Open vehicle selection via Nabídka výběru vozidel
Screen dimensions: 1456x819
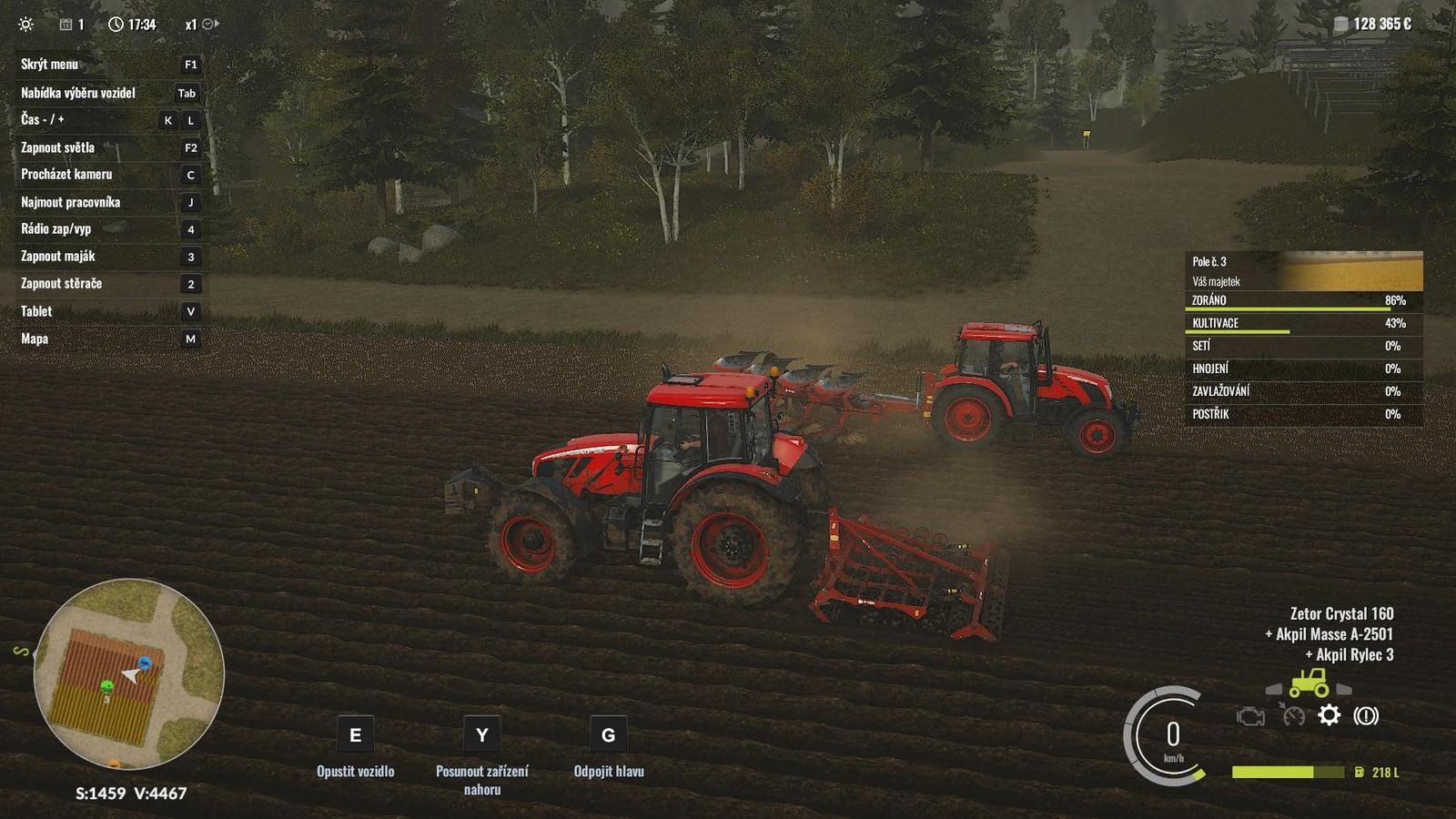tap(77, 93)
